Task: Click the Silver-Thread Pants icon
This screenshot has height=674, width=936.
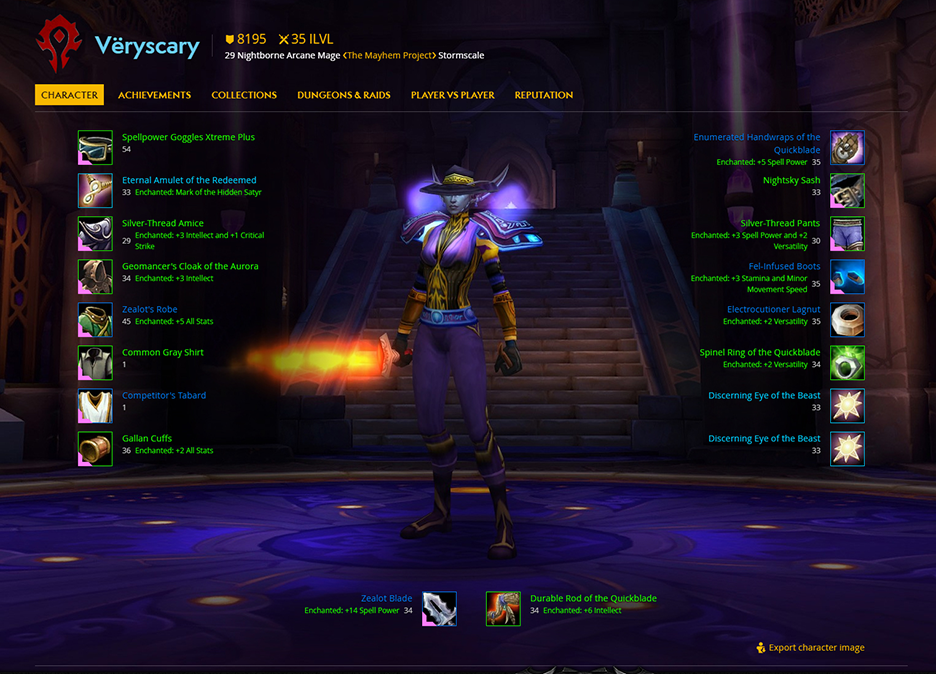Action: pyautogui.click(x=847, y=233)
